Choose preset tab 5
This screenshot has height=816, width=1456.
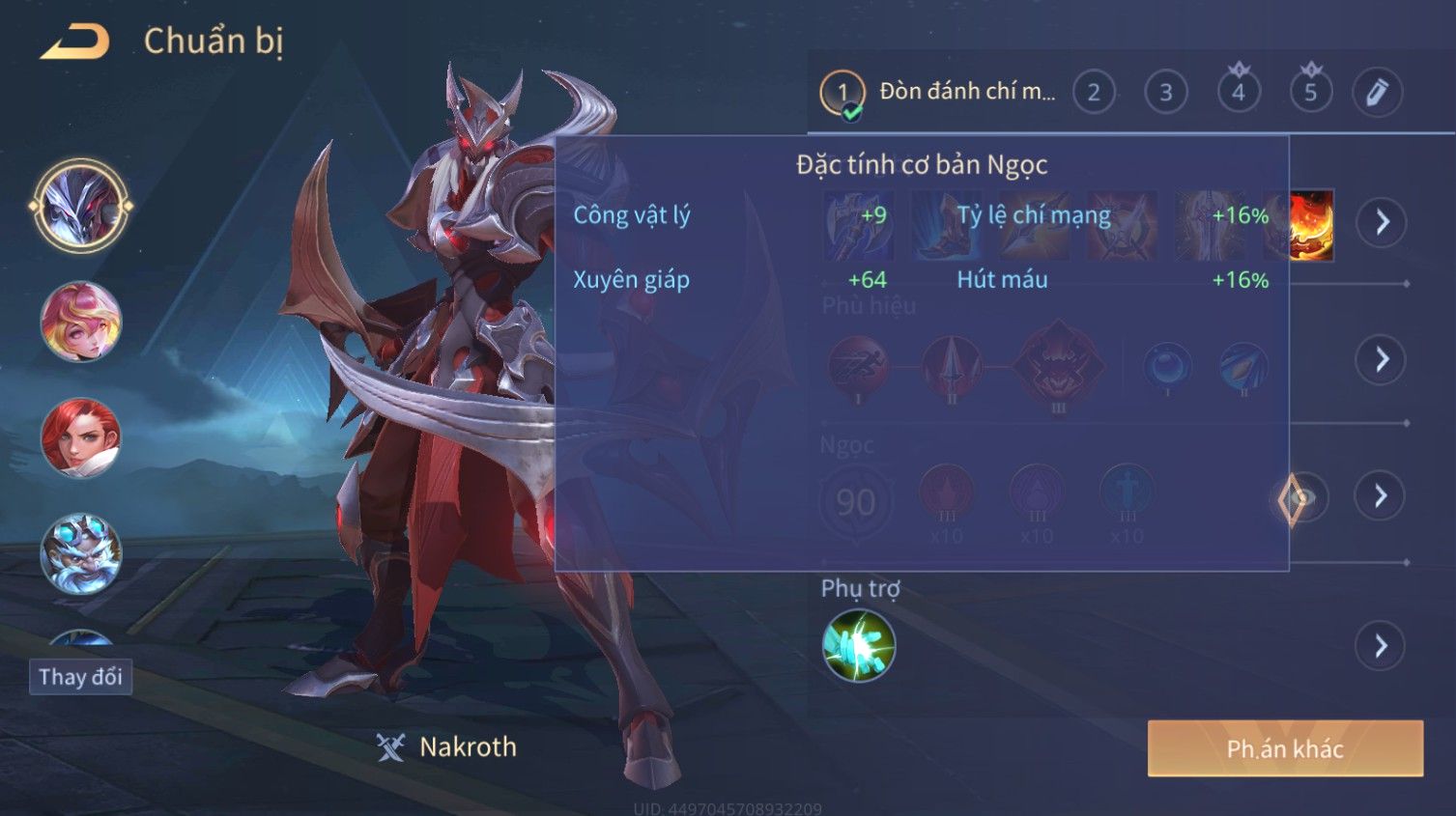1311,93
